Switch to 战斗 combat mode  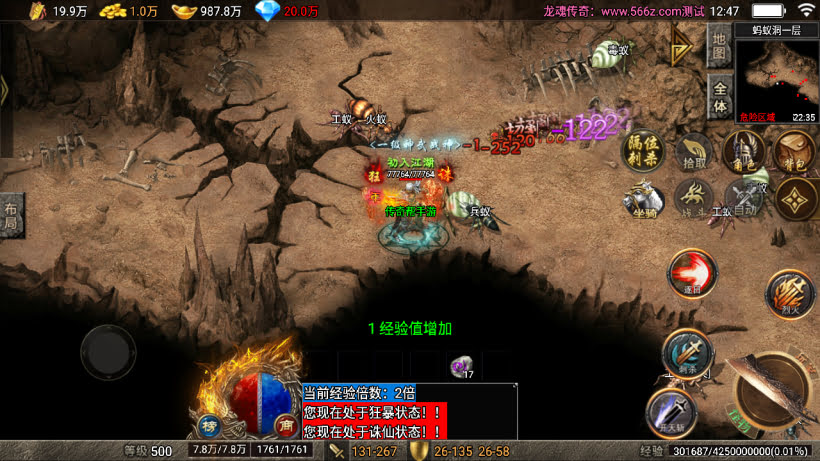click(x=693, y=198)
